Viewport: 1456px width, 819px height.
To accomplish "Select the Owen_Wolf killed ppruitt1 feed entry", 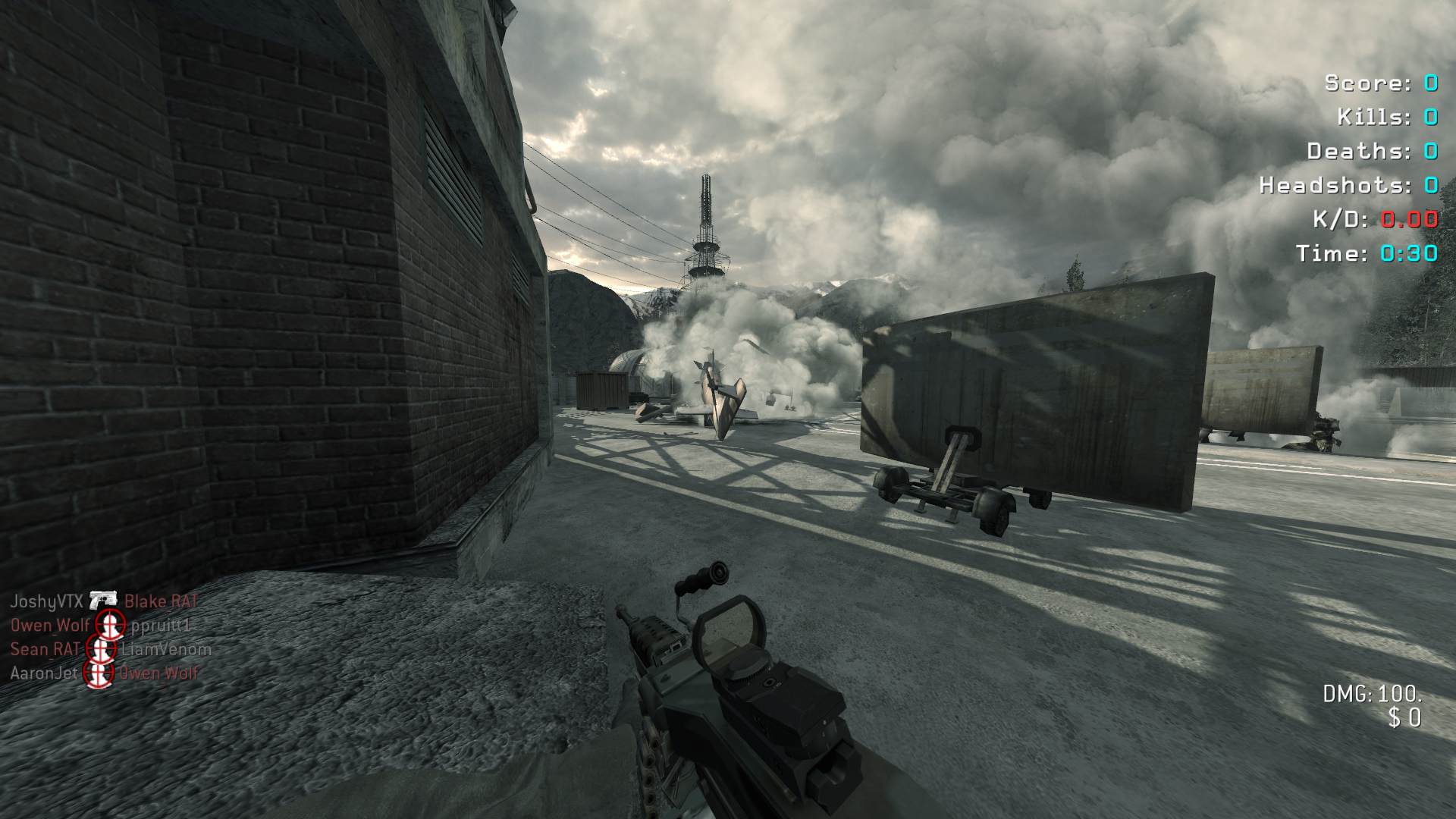I will (x=100, y=626).
